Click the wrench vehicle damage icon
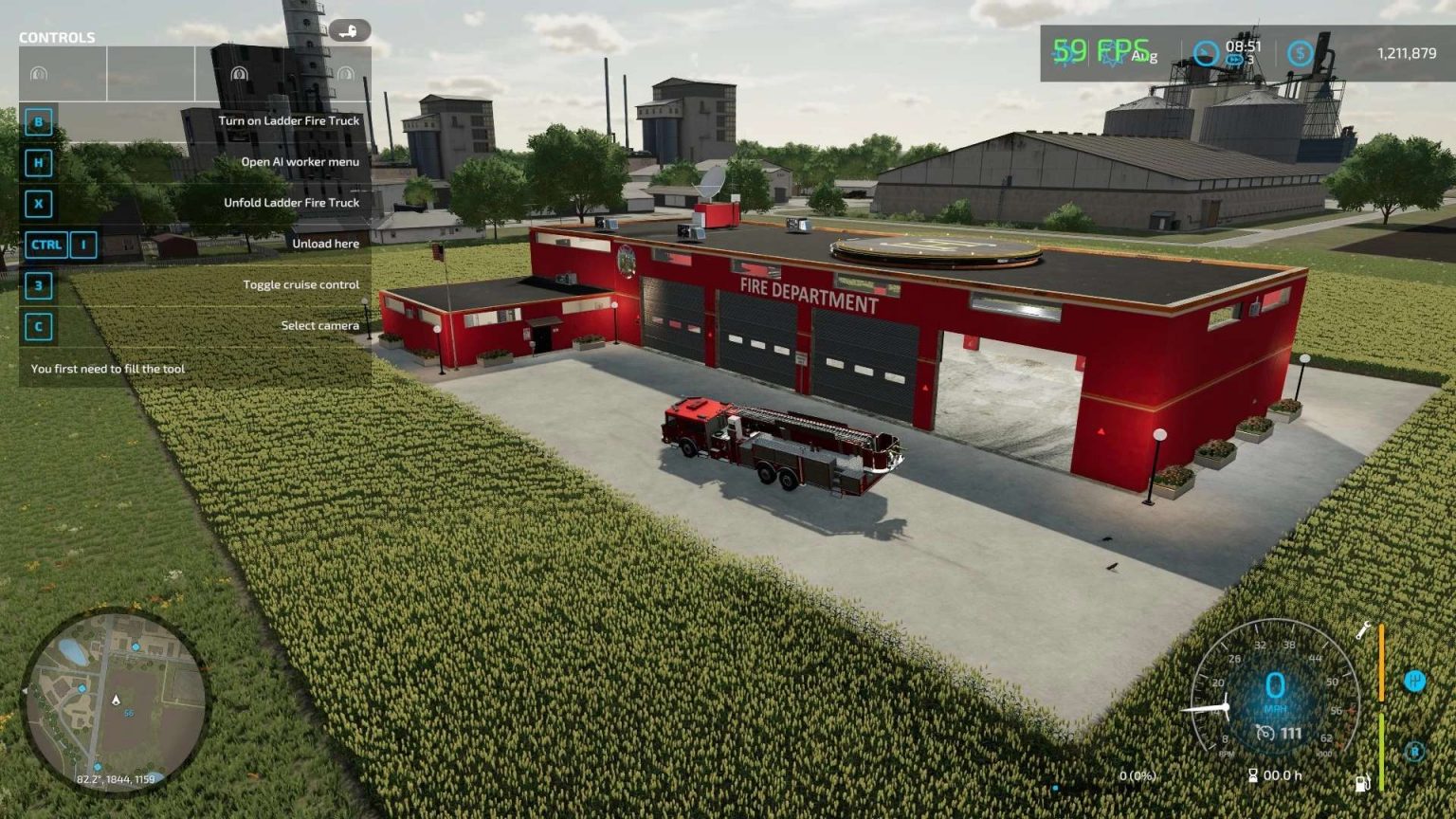Viewport: 1456px width, 819px height. pyautogui.click(x=1362, y=631)
